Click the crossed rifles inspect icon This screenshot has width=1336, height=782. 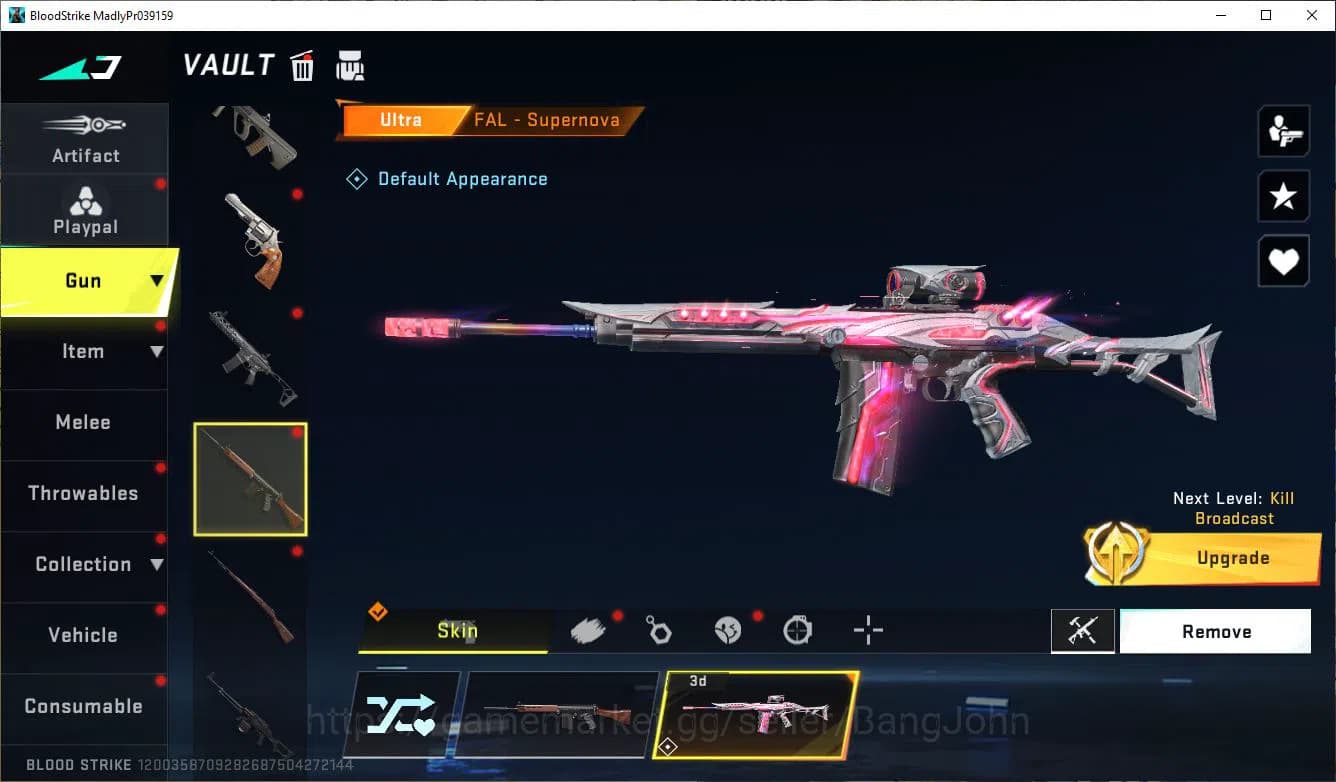click(x=1083, y=631)
